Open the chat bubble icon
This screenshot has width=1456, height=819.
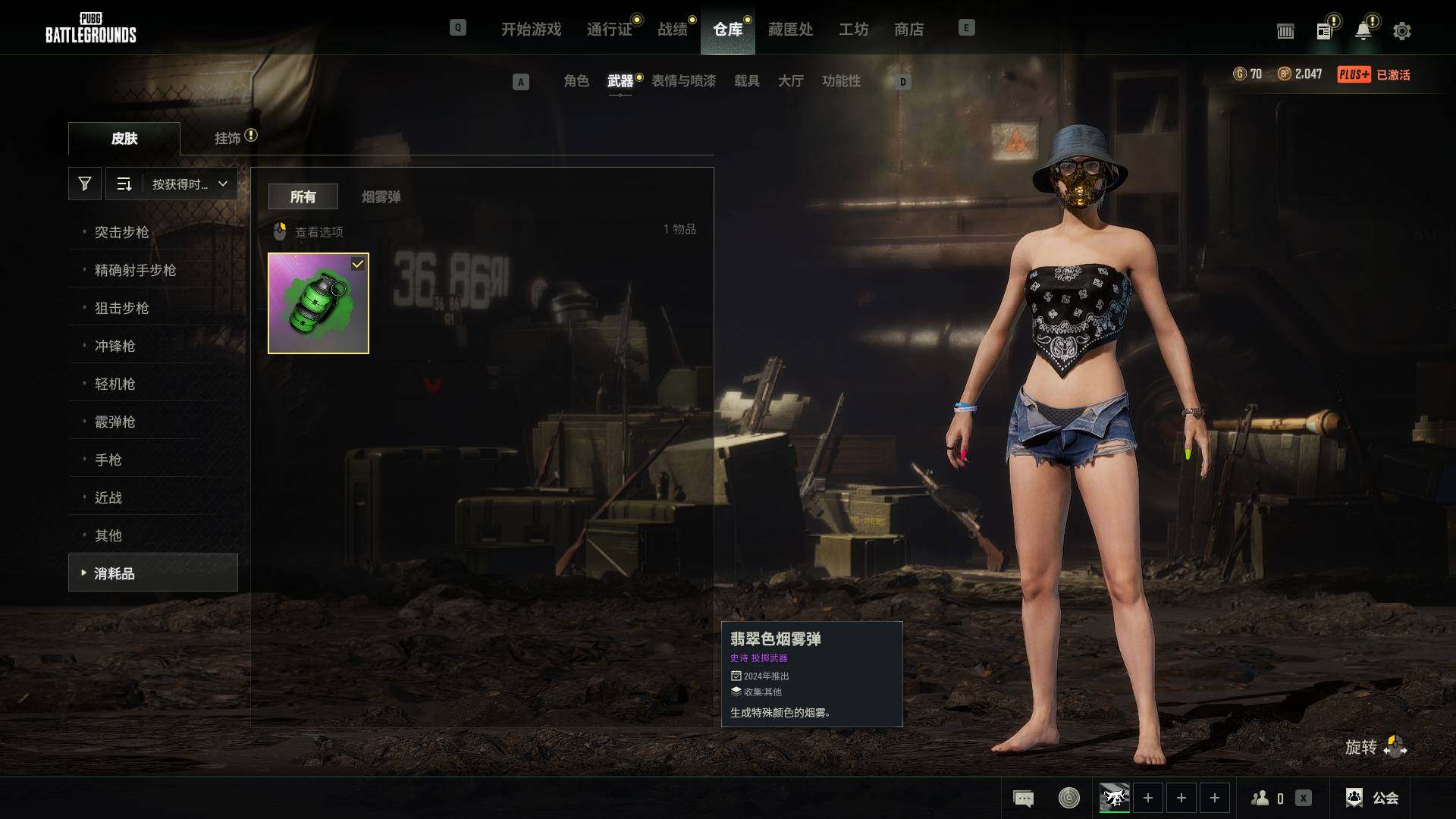(1023, 798)
